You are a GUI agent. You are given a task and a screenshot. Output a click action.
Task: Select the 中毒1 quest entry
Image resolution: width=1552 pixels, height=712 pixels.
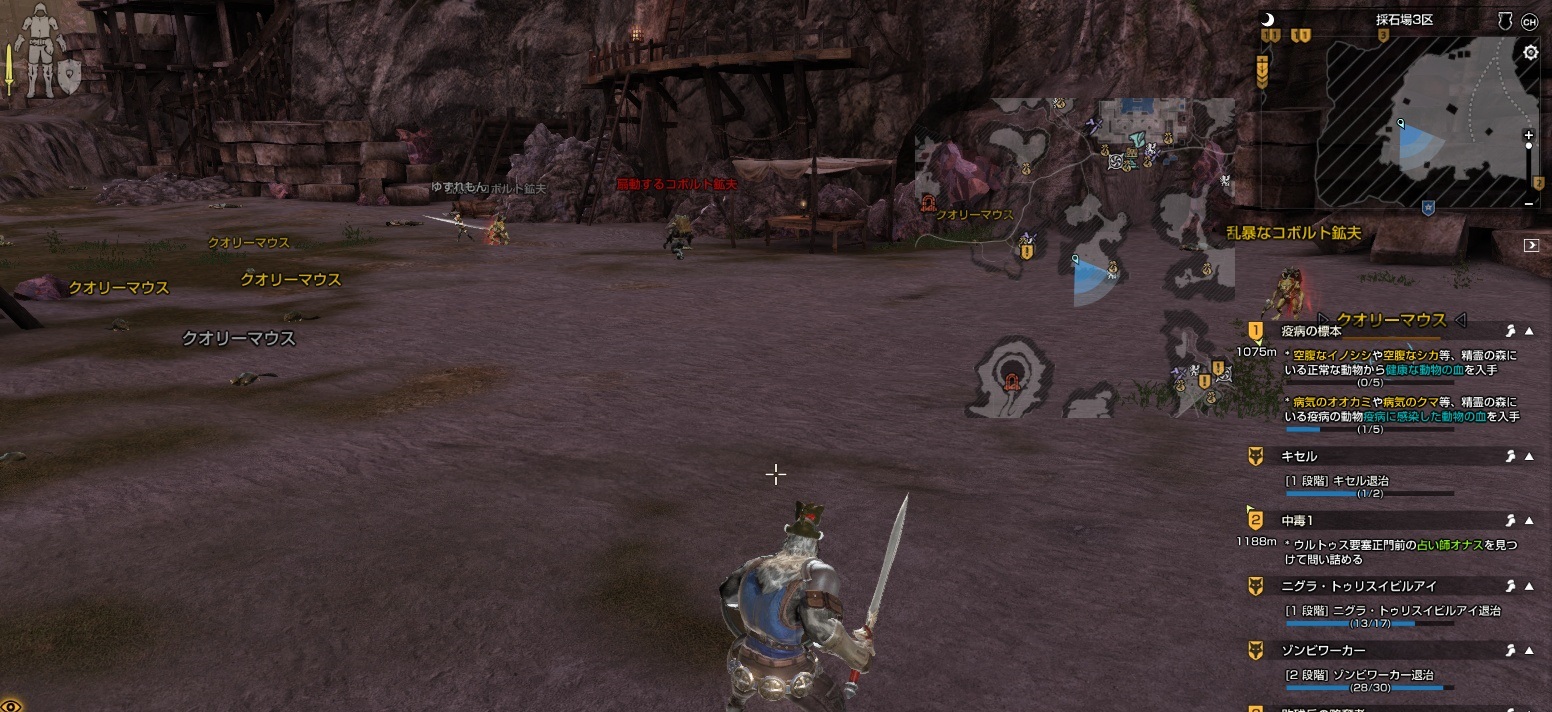coord(1297,521)
